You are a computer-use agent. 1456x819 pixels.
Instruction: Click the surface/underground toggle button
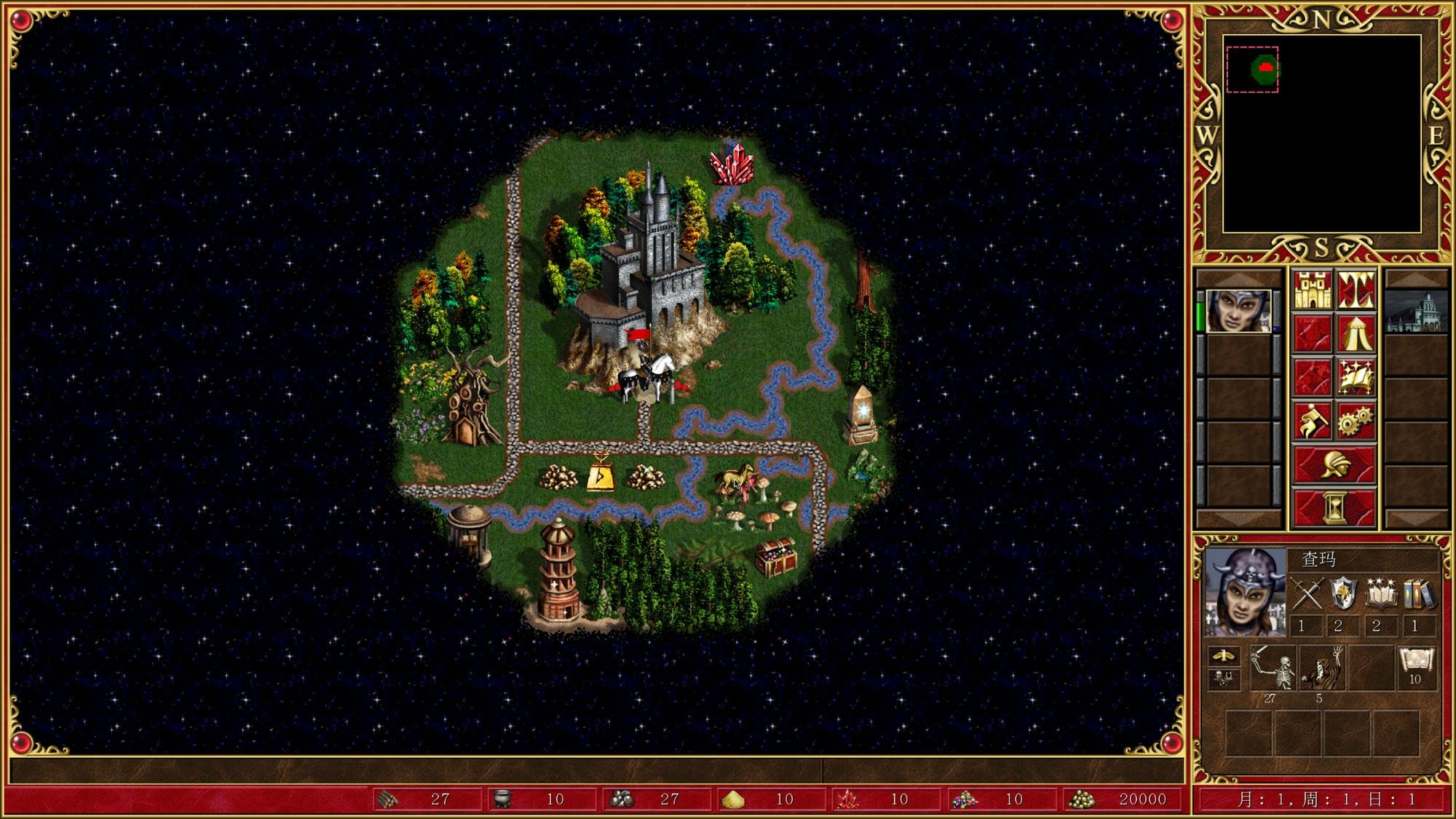[x=1356, y=290]
